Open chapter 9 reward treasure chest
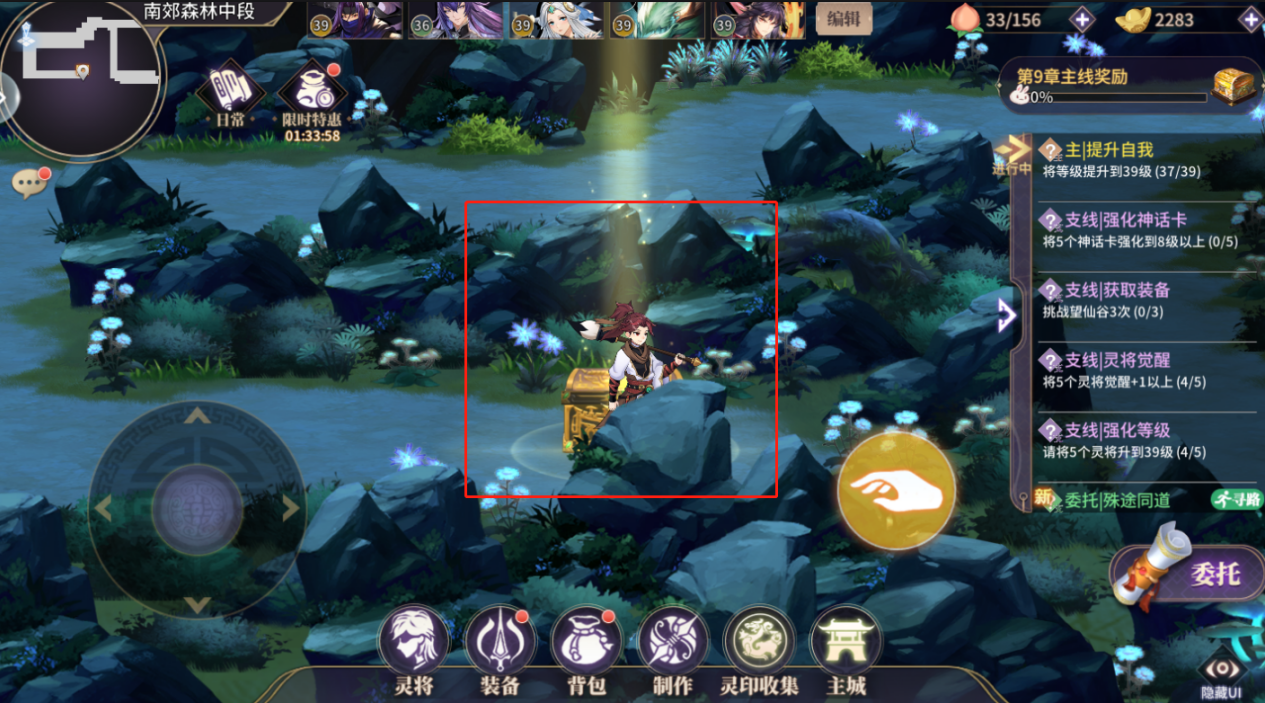Viewport: 1265px width, 703px height. coord(1235,86)
